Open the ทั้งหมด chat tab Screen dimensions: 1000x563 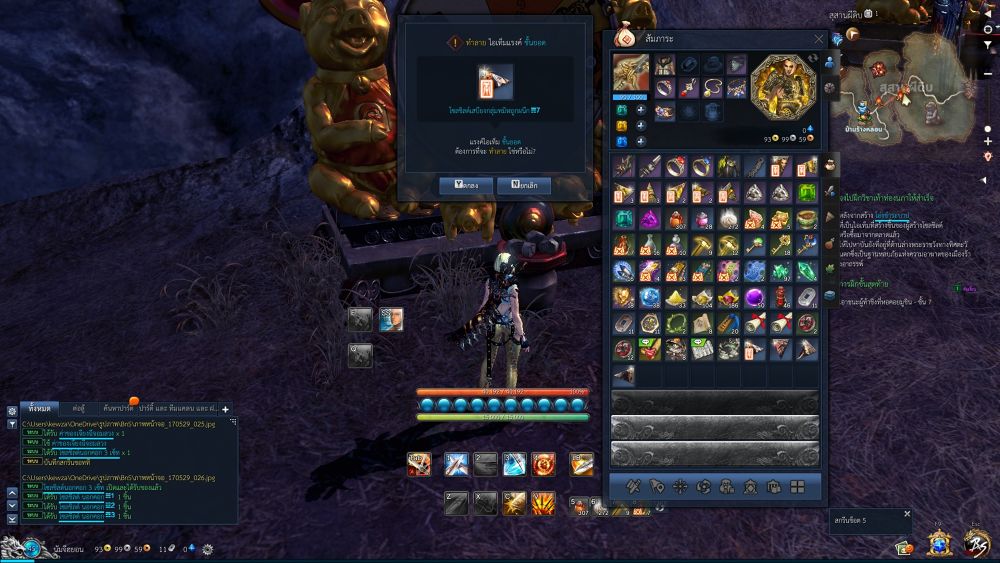pyautogui.click(x=40, y=409)
